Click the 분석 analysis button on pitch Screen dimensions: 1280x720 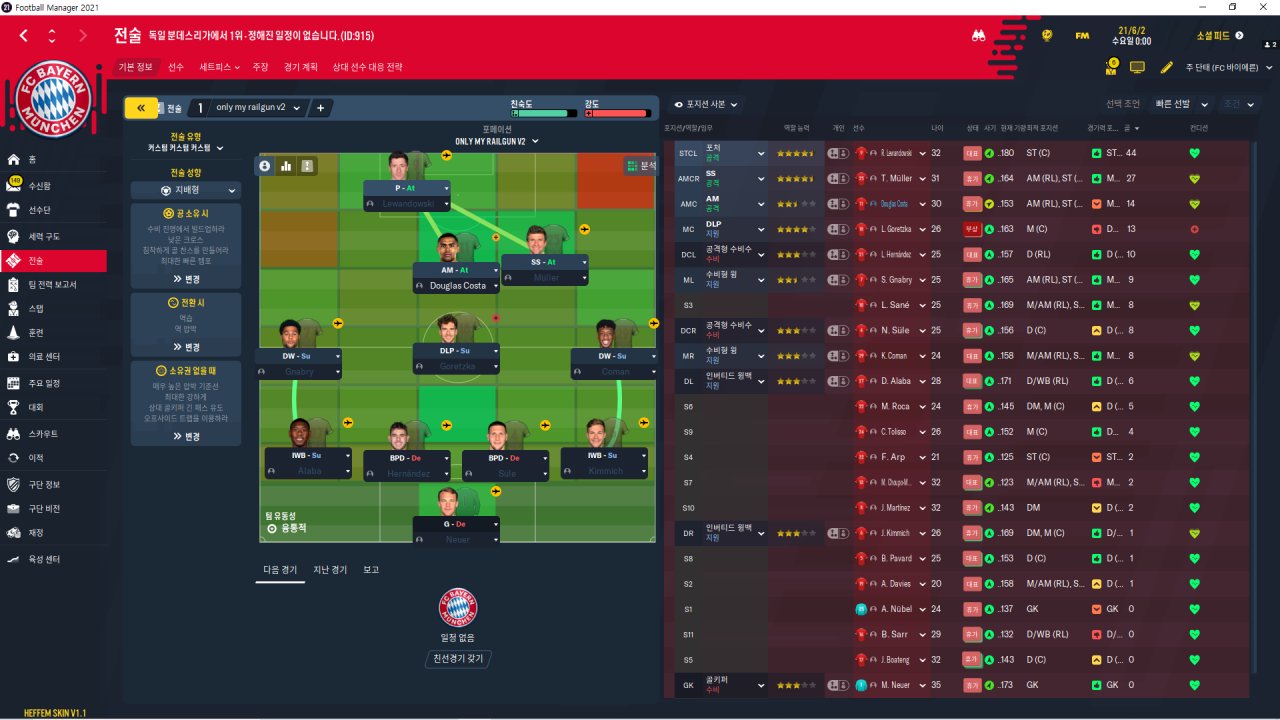(x=640, y=166)
